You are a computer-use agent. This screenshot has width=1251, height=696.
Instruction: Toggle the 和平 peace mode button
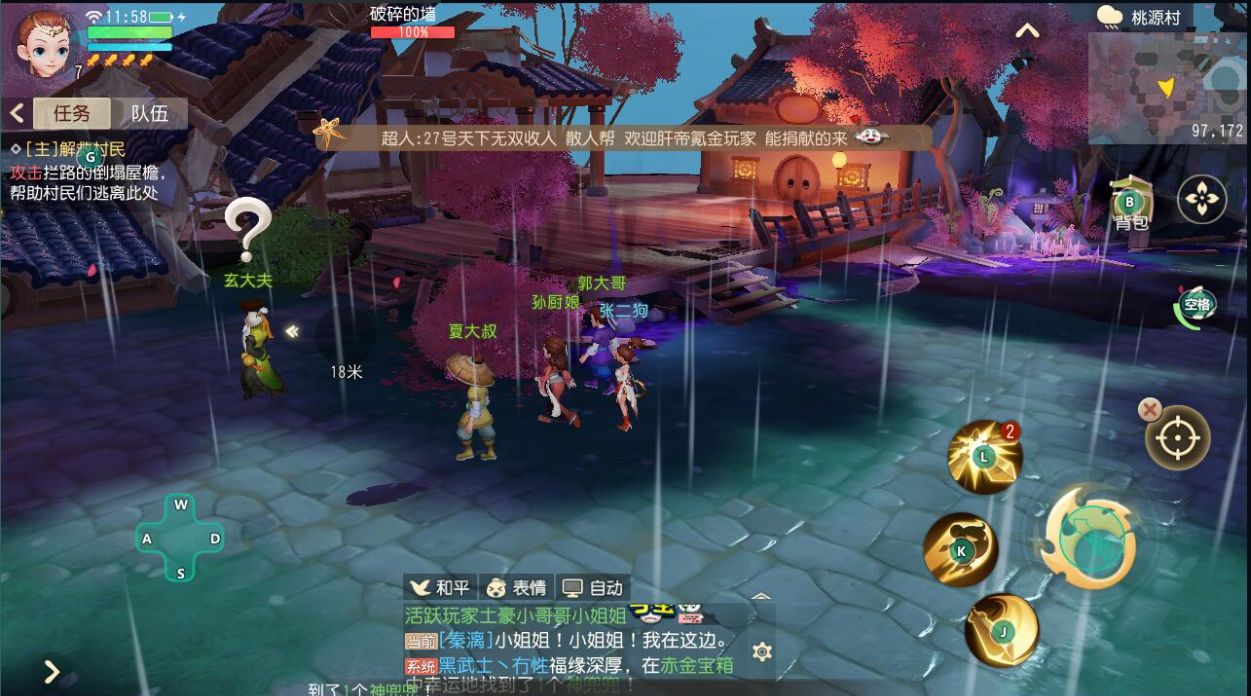coord(440,588)
